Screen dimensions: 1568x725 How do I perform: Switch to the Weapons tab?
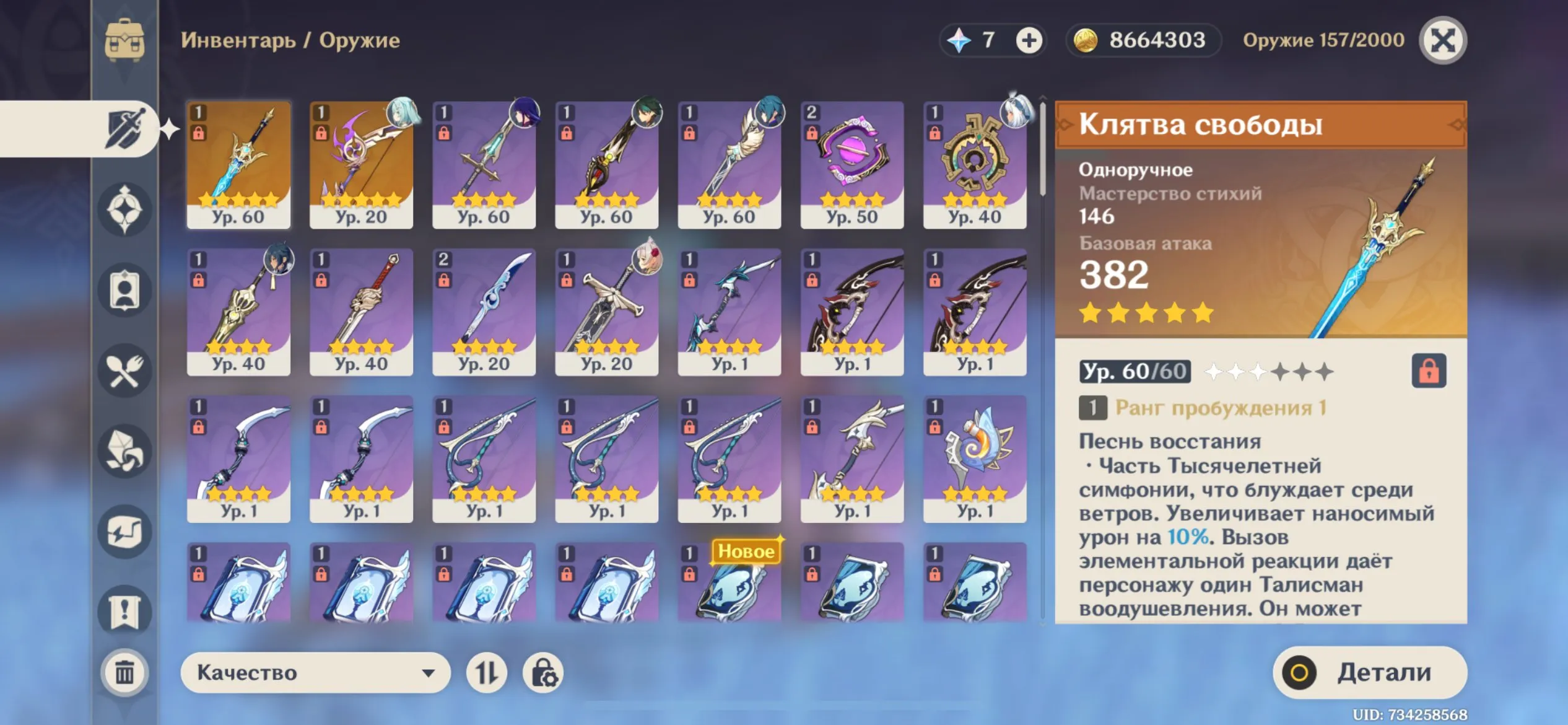click(124, 129)
